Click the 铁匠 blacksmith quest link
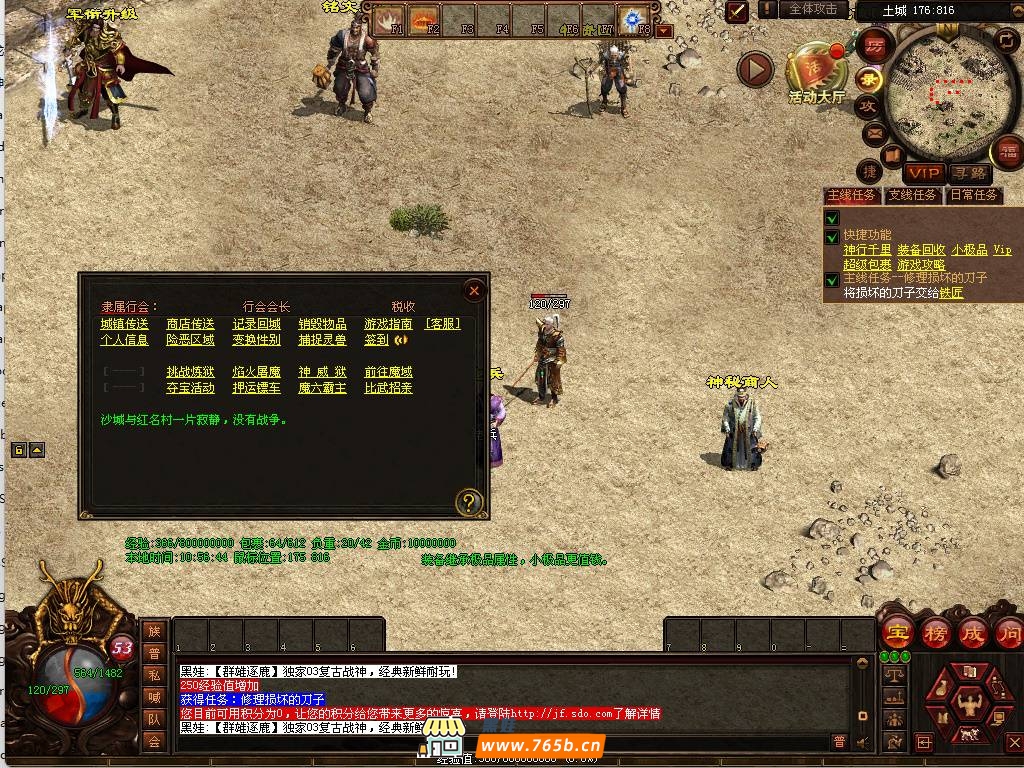This screenshot has width=1024, height=768. click(950, 293)
